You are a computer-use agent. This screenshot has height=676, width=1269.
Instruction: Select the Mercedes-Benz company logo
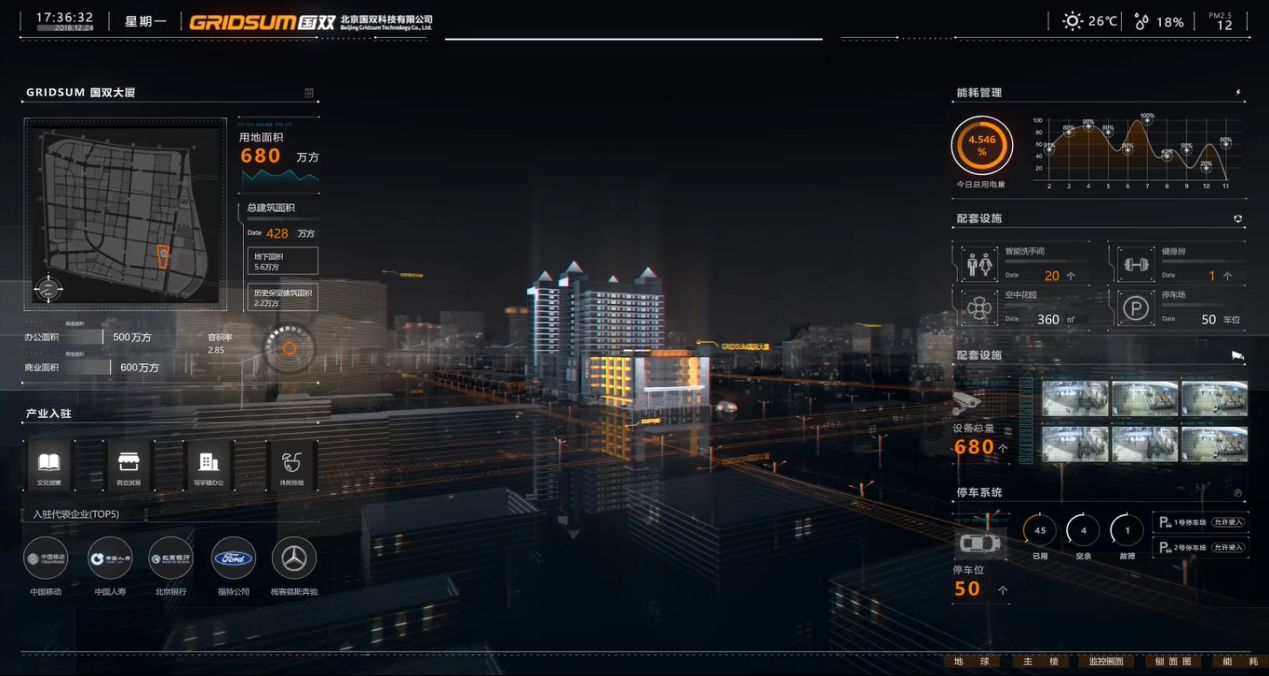click(x=294, y=559)
